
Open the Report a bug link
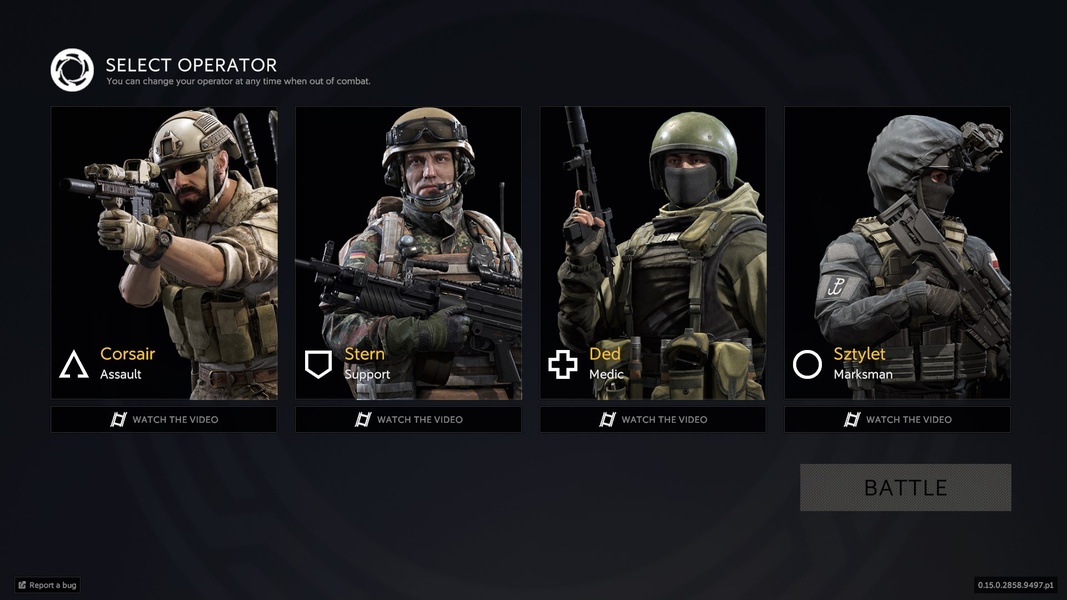tap(47, 585)
